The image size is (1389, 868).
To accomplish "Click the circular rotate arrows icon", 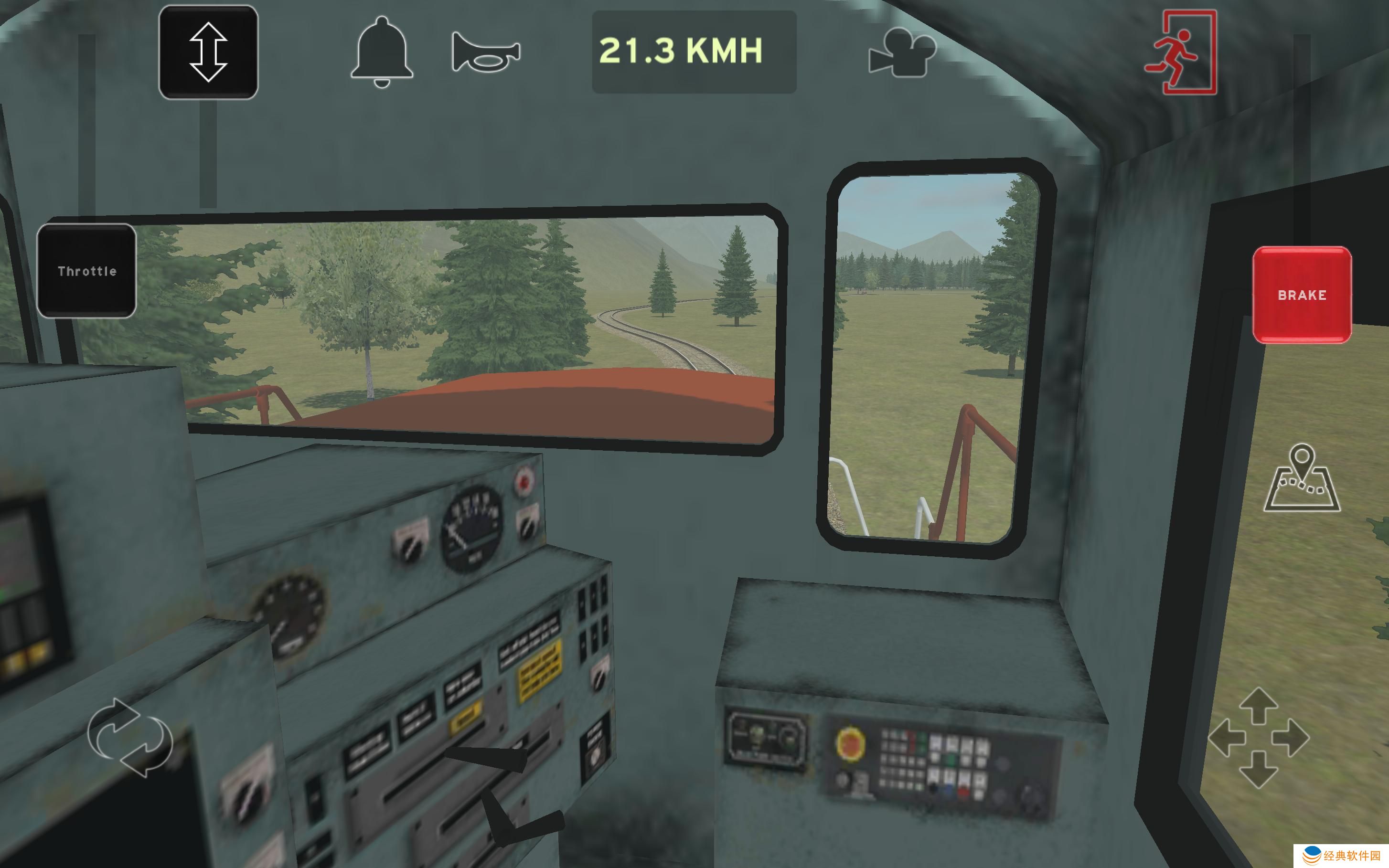I will coord(130,738).
